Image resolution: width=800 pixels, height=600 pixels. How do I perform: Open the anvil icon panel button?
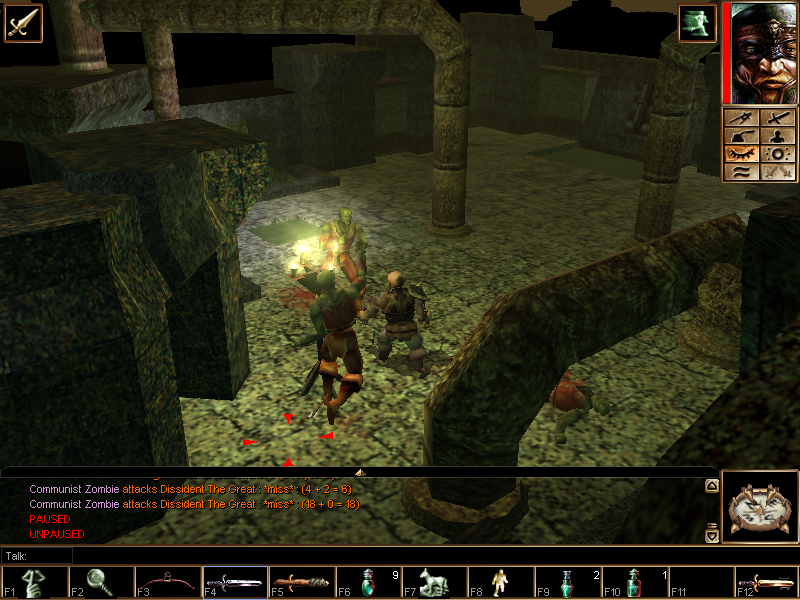pos(741,137)
